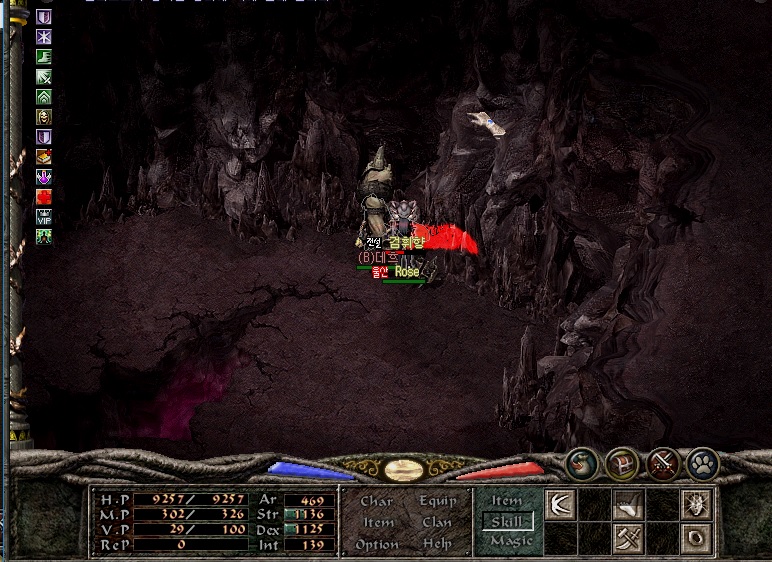This screenshot has height=562, width=772.
Task: Click the red cross buff icon
Action: point(44,196)
